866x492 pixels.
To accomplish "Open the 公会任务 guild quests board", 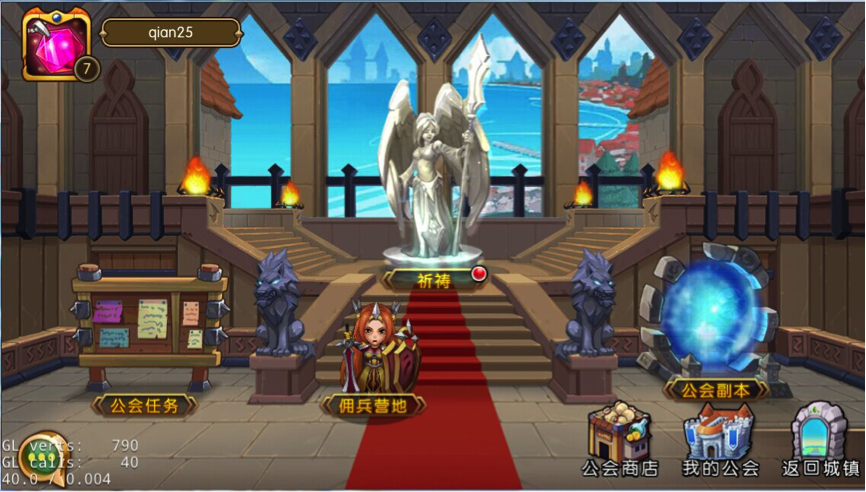I will (x=146, y=328).
